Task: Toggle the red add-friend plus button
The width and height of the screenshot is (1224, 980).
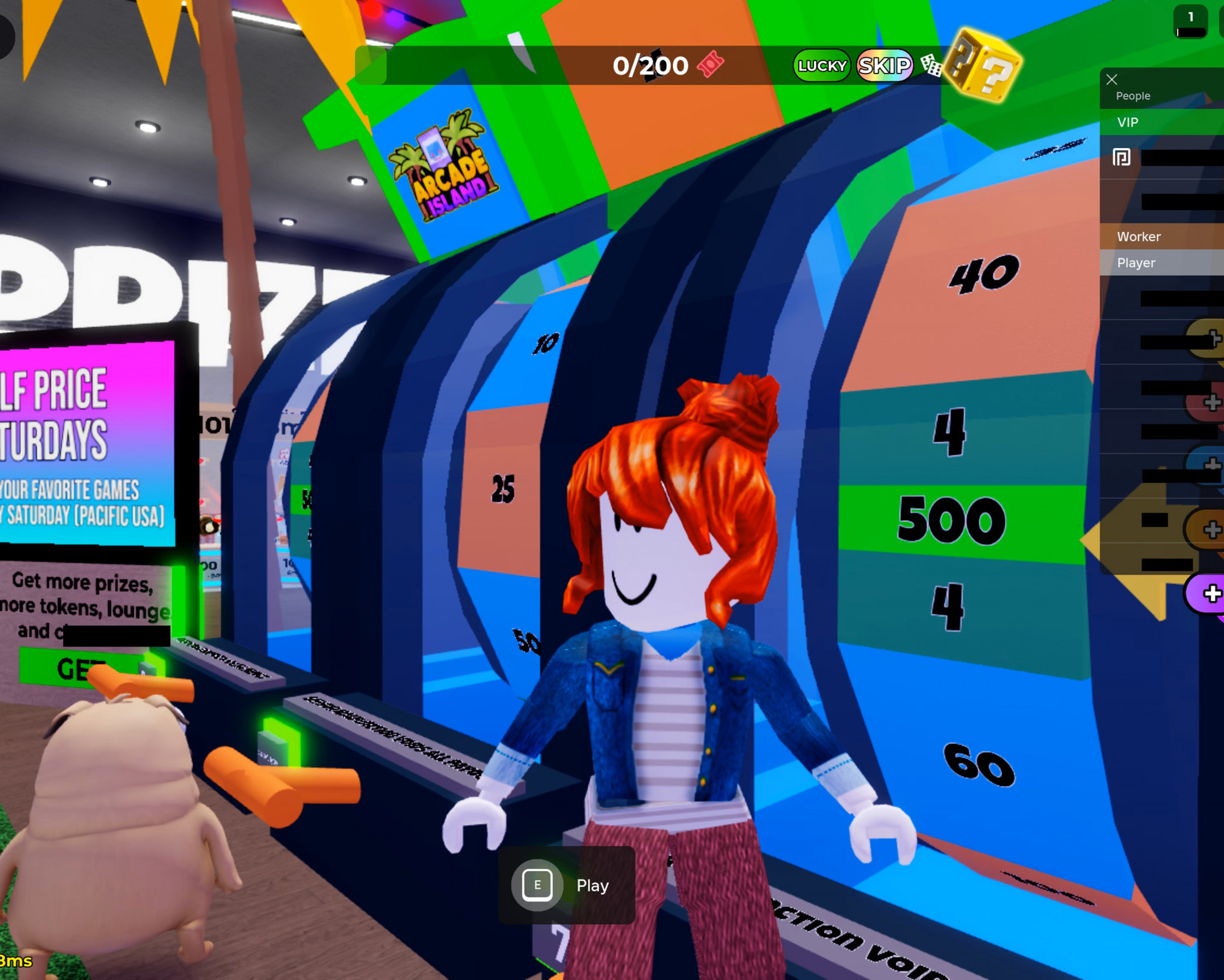Action: point(1212,401)
